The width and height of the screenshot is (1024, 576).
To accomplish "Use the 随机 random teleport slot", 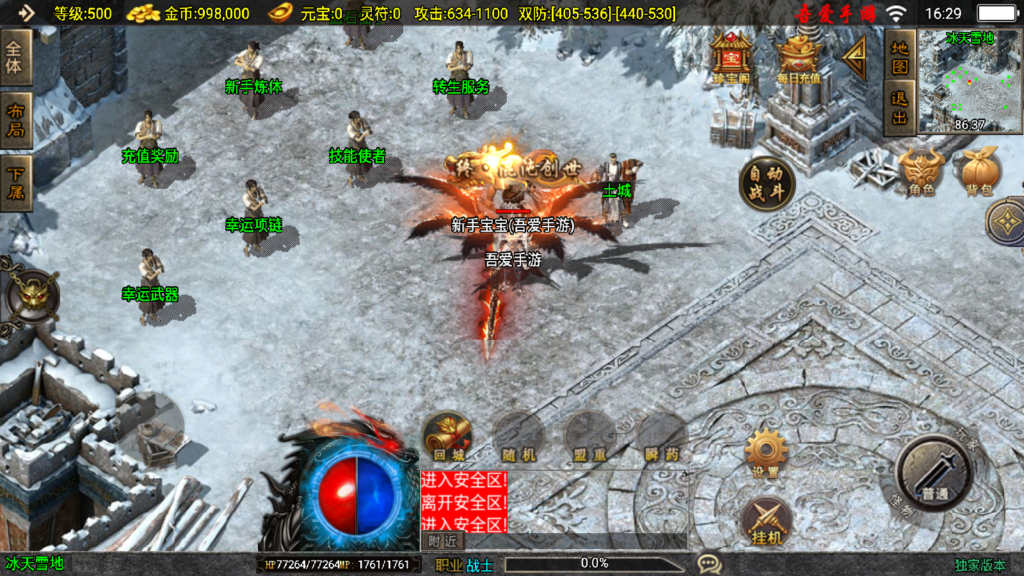I will (x=518, y=437).
